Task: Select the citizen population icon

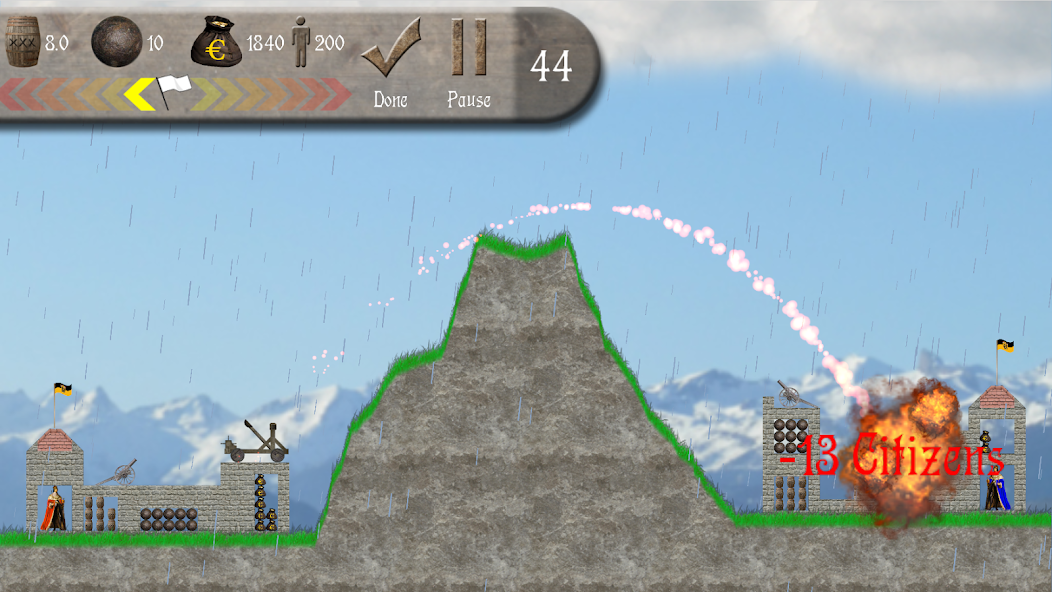Action: (x=301, y=43)
